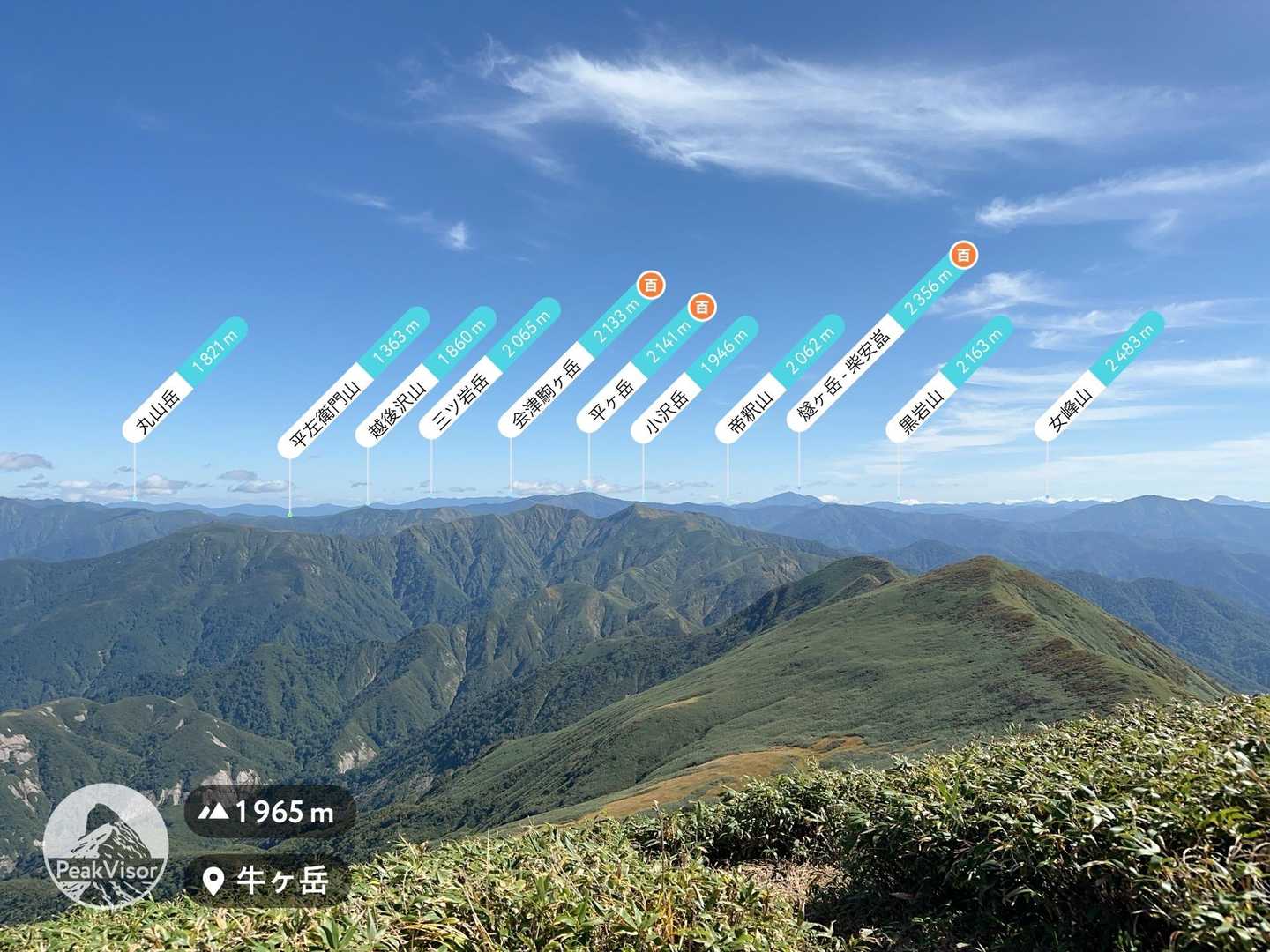Choose the 三ツ岩岳 2065 m peak label
Image resolution: width=1270 pixels, height=952 pixels.
click(489, 368)
